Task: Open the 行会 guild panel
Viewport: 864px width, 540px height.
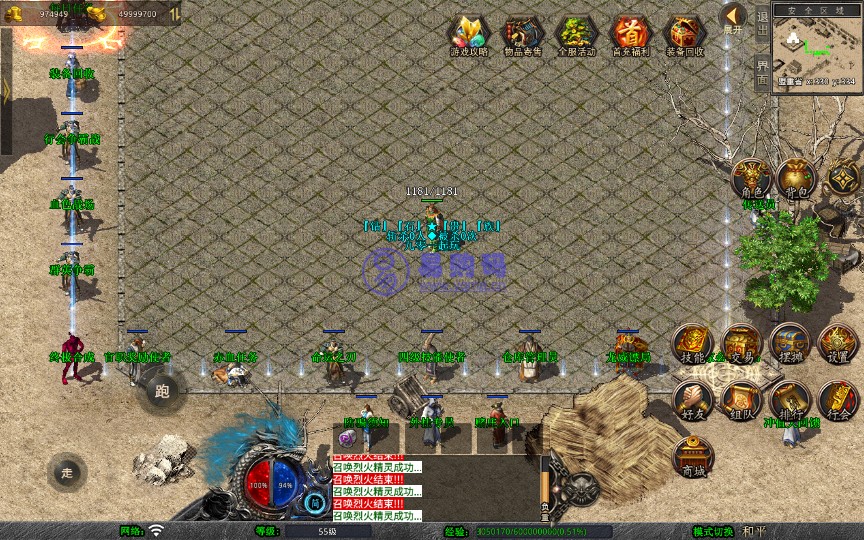Action: tap(838, 400)
